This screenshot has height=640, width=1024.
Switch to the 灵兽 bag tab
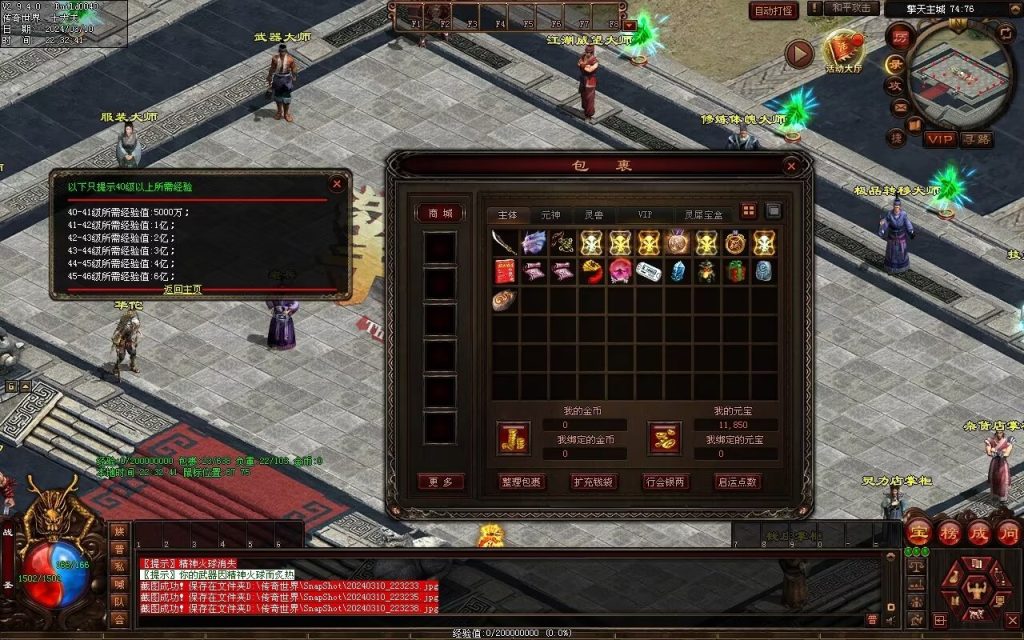tap(594, 214)
